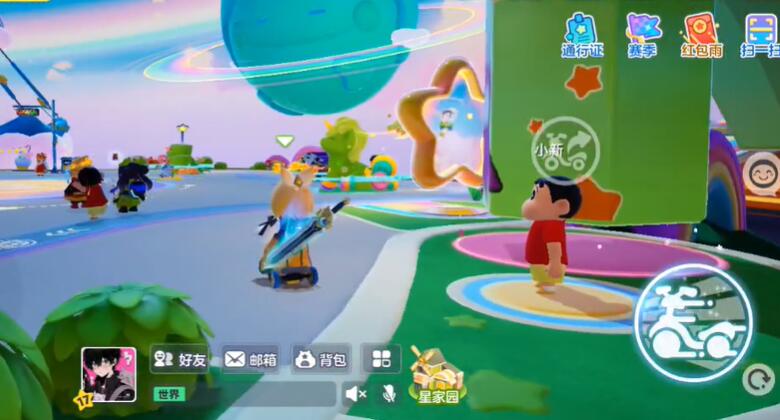Tap the 扫一扫 scan icon

[761, 34]
